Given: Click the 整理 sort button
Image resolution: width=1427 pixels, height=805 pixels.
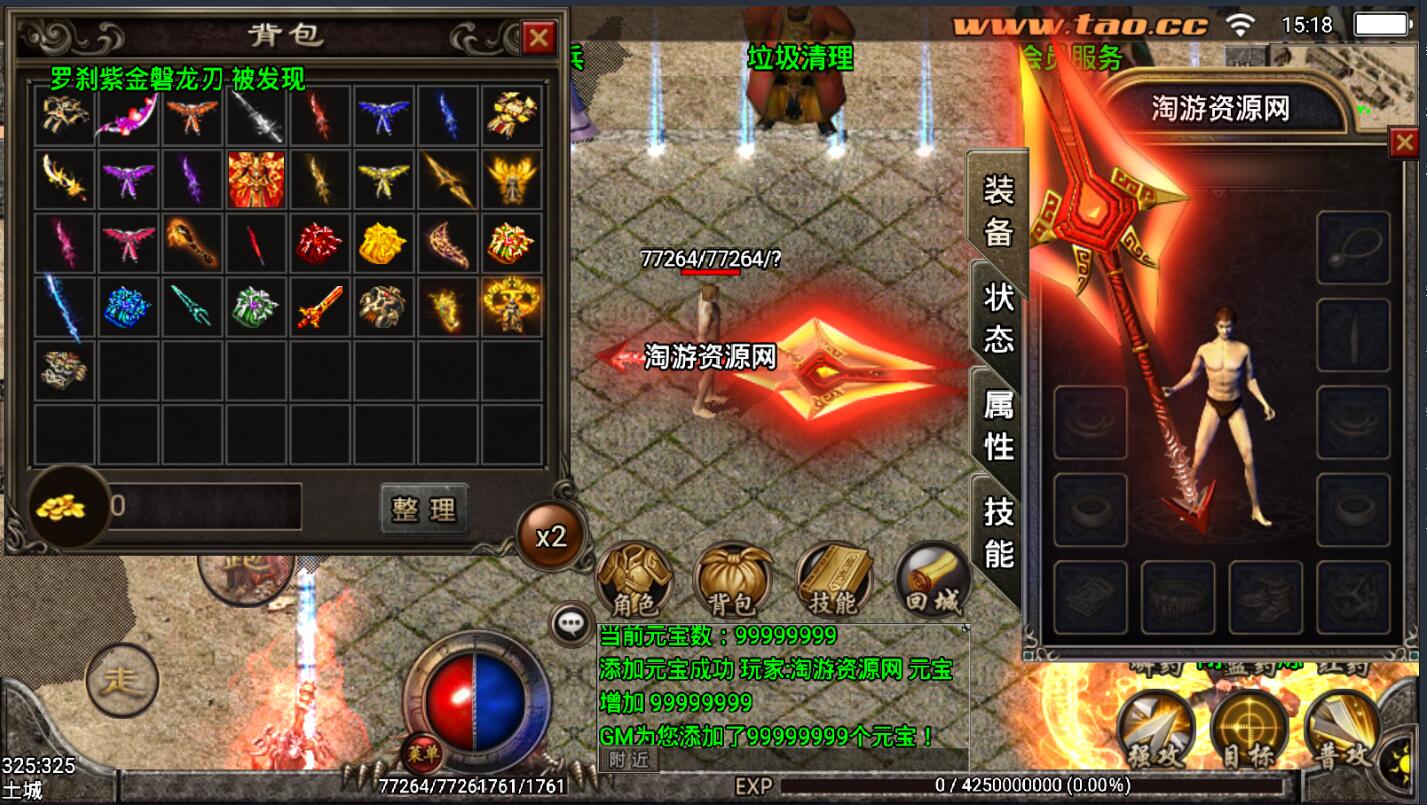Looking at the screenshot, I should point(424,509).
